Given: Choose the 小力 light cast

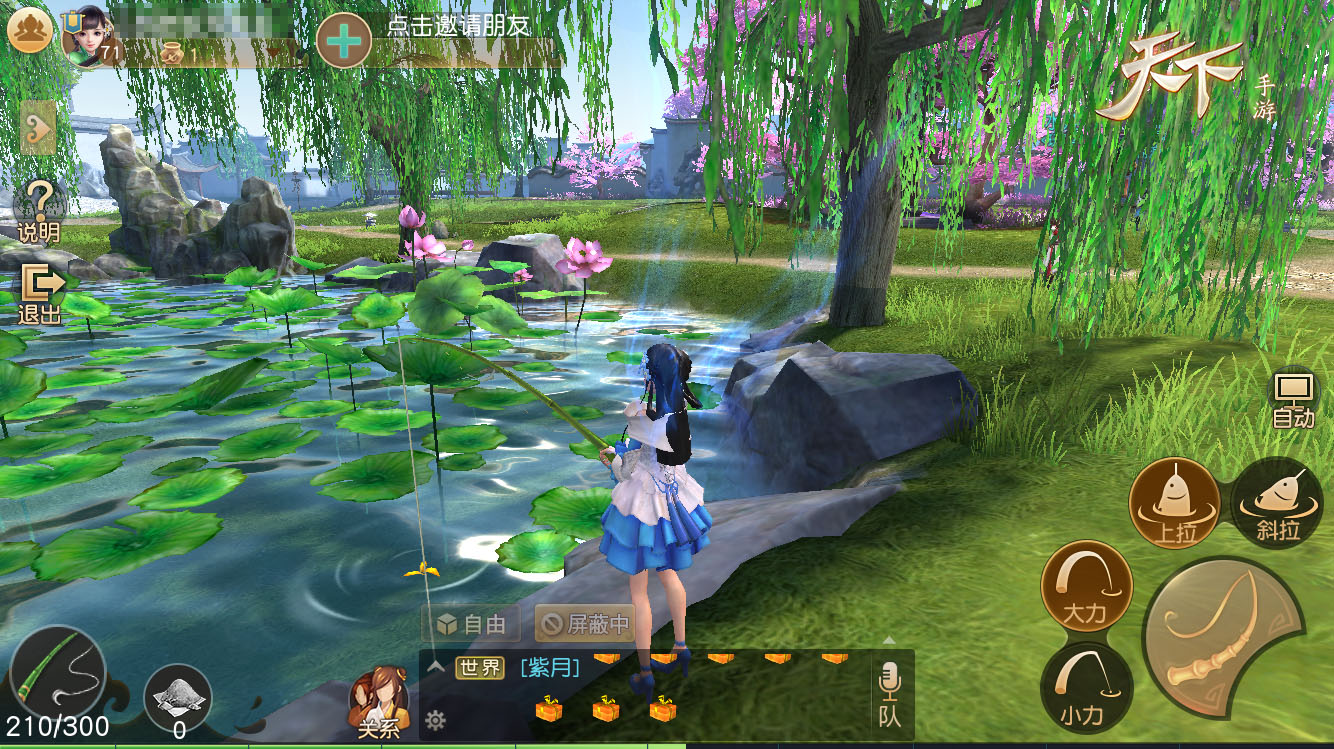Looking at the screenshot, I should 1086,687.
